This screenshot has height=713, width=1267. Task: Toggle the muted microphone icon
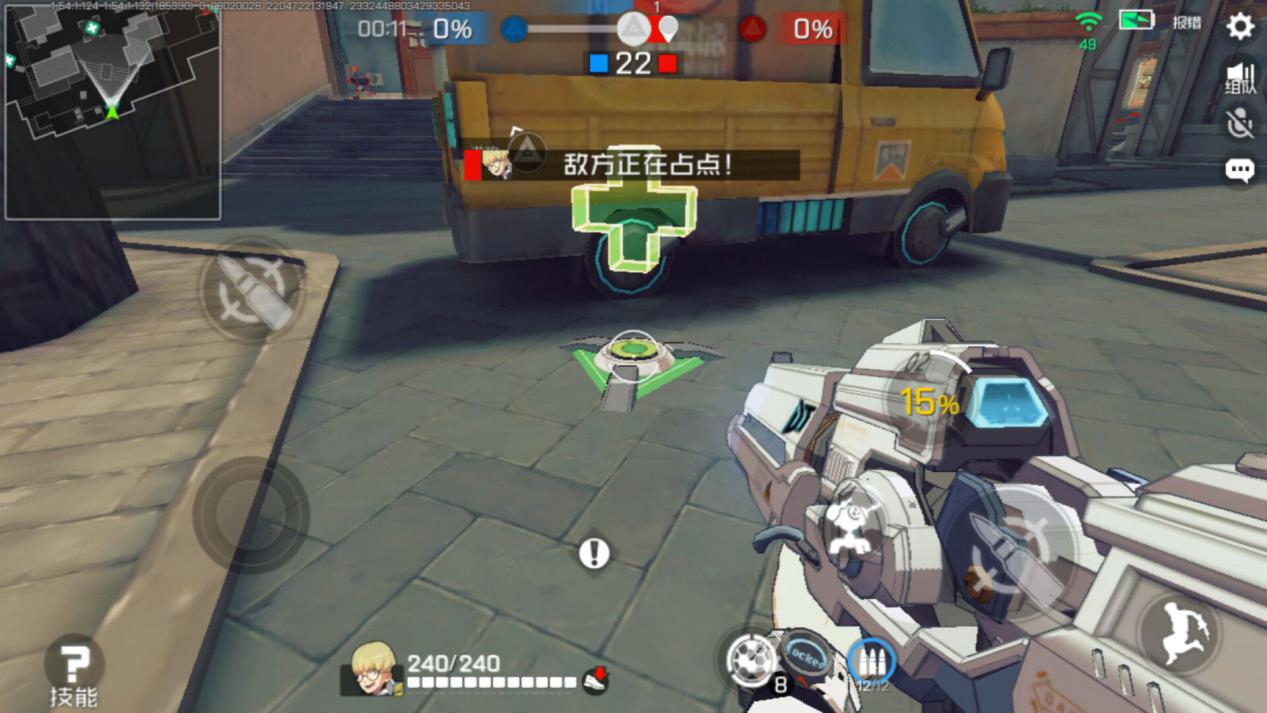1240,123
